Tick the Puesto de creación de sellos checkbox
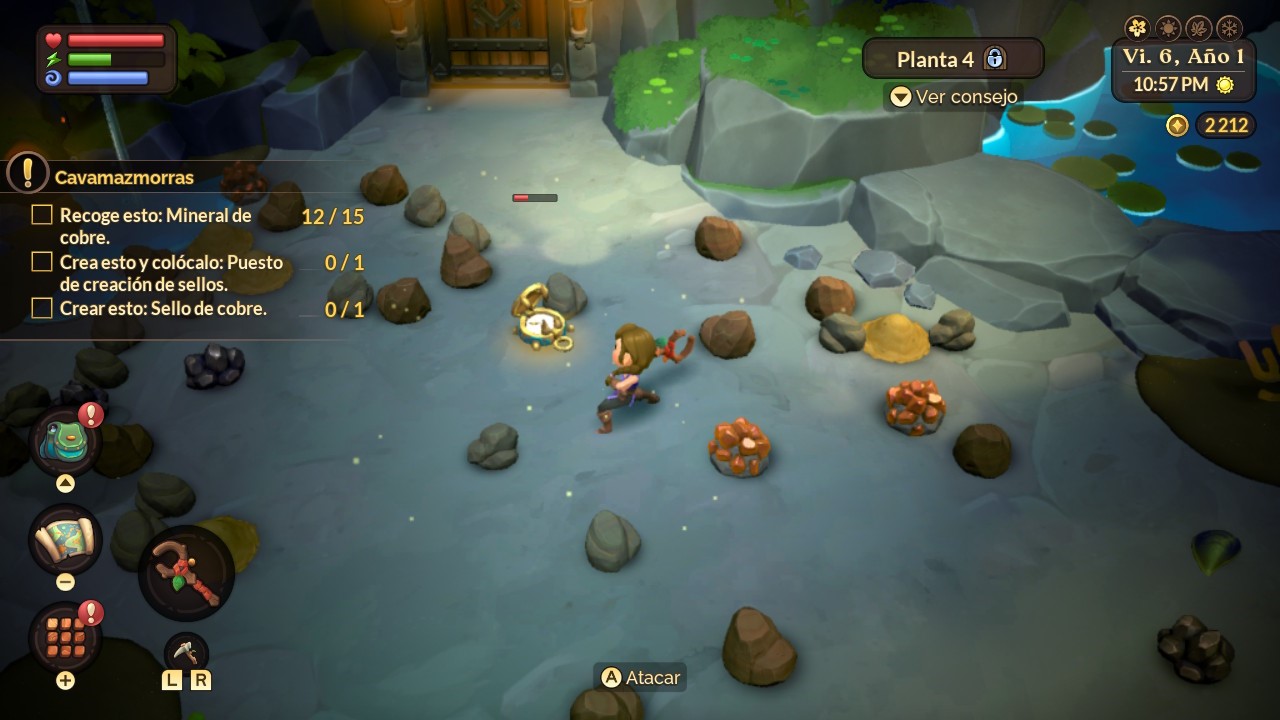 [x=42, y=262]
